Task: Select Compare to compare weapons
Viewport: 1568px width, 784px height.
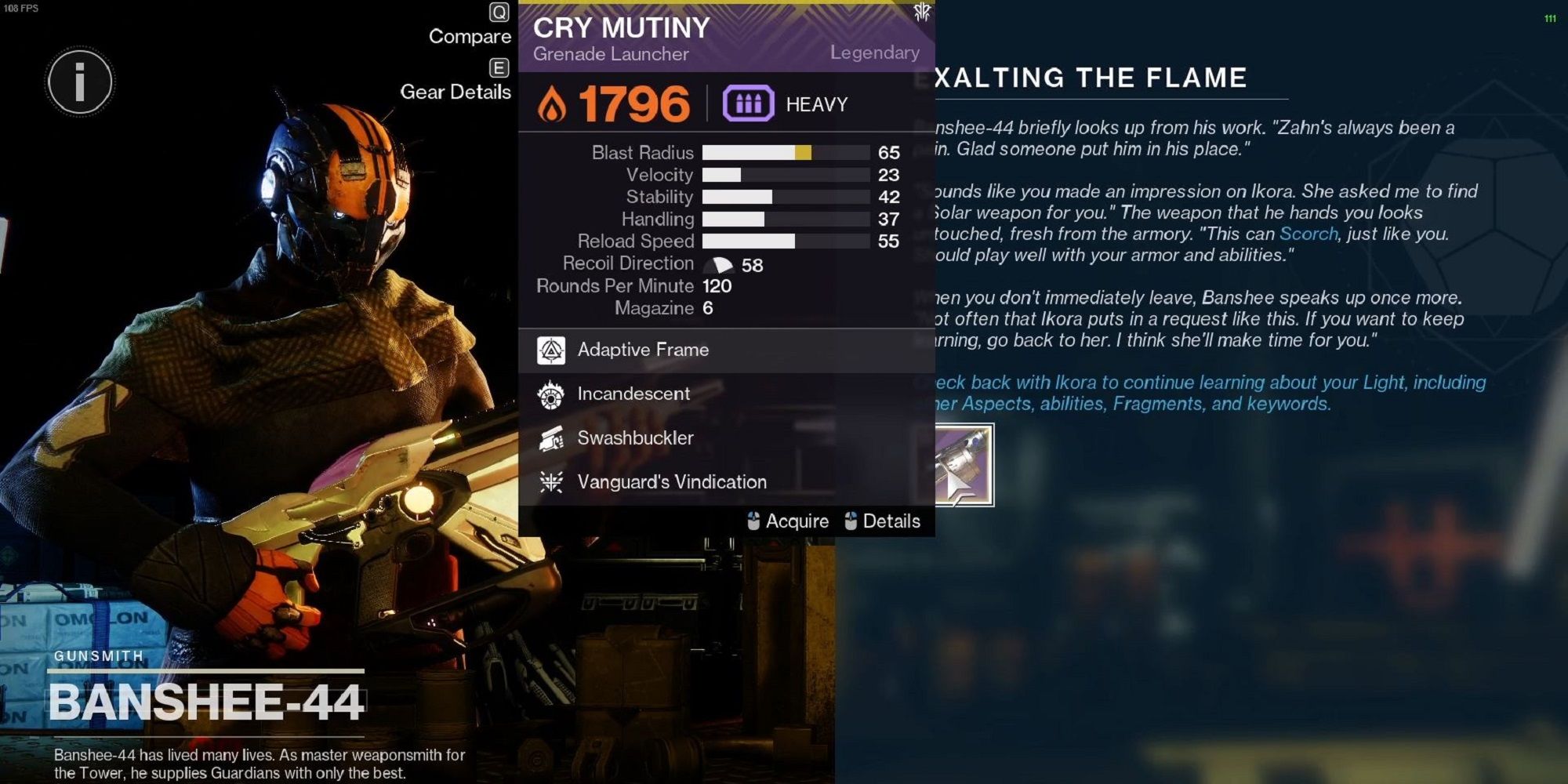Action: click(468, 36)
